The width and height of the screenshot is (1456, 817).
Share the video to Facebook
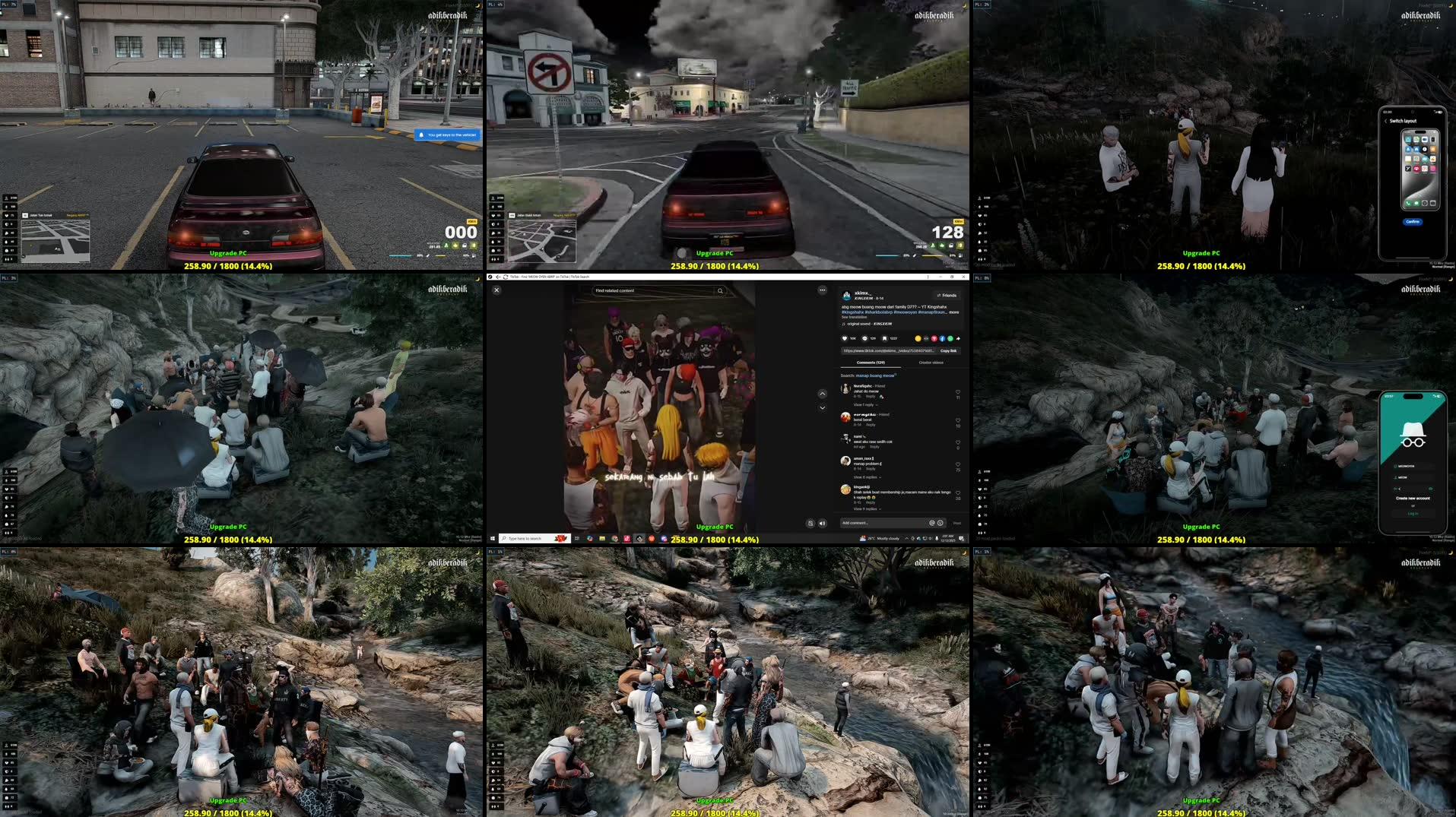942,338
